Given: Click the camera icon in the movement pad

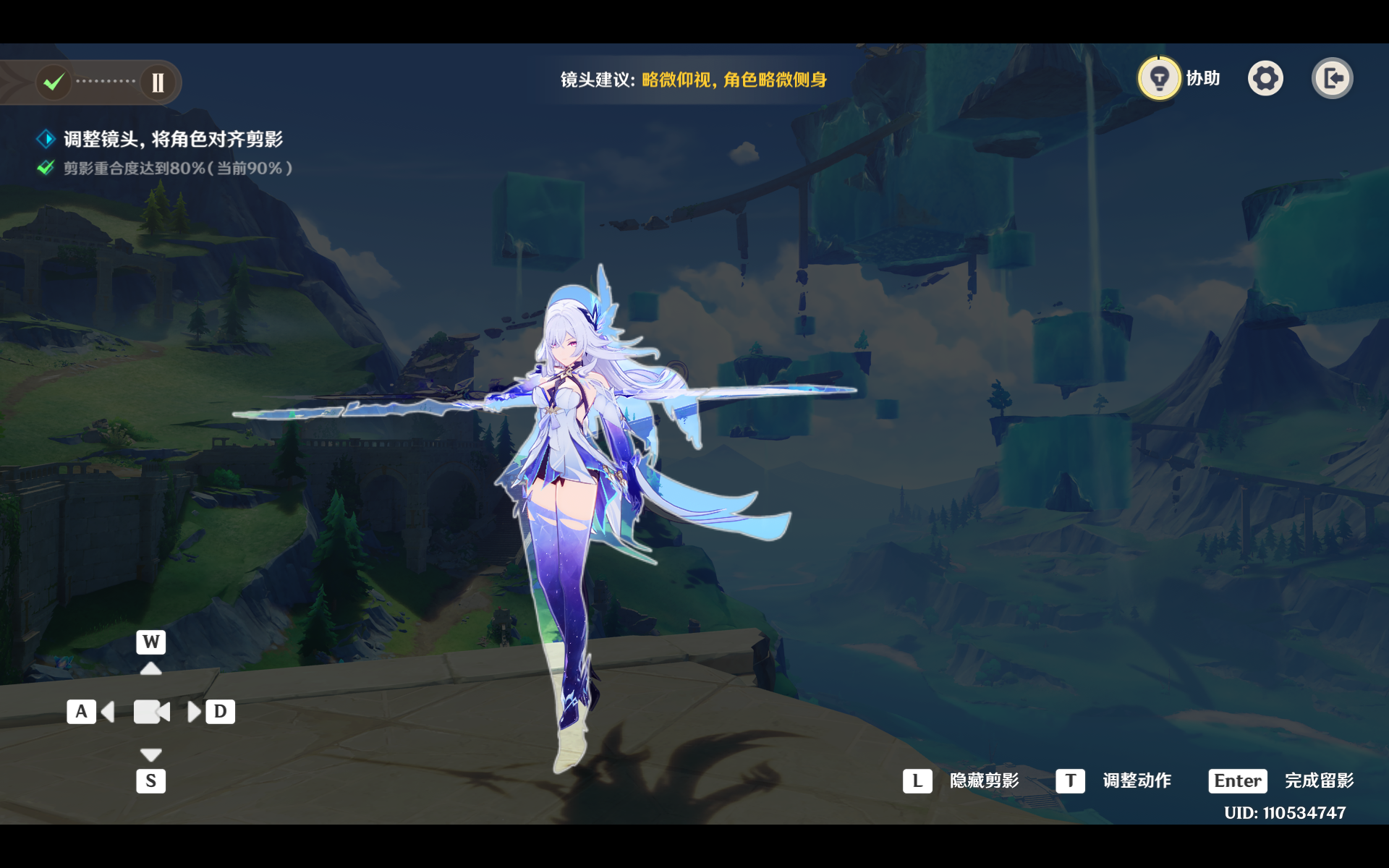Looking at the screenshot, I should (151, 712).
